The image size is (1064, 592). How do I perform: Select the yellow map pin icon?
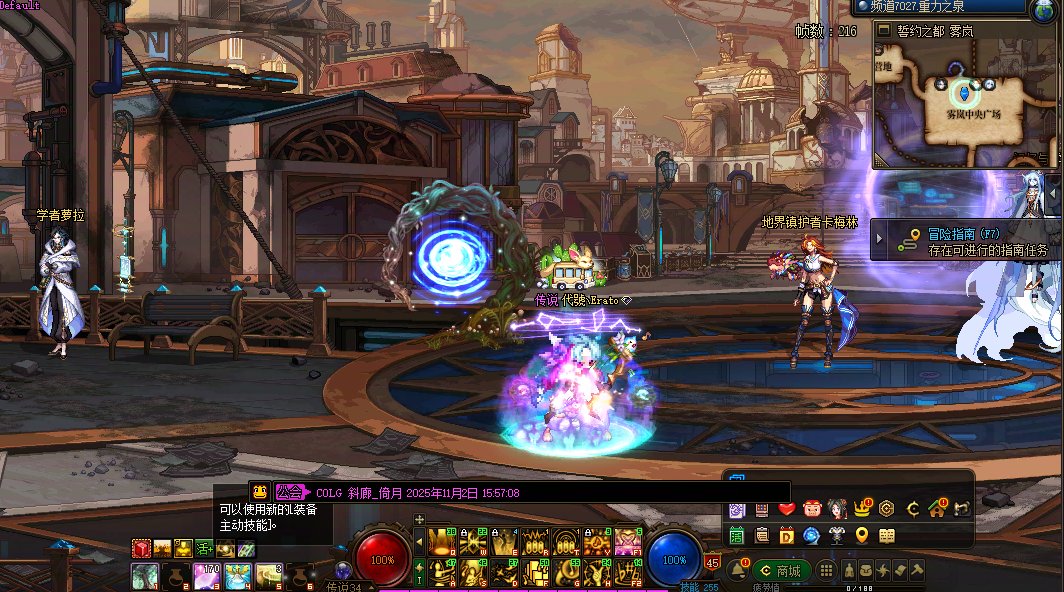point(862,536)
